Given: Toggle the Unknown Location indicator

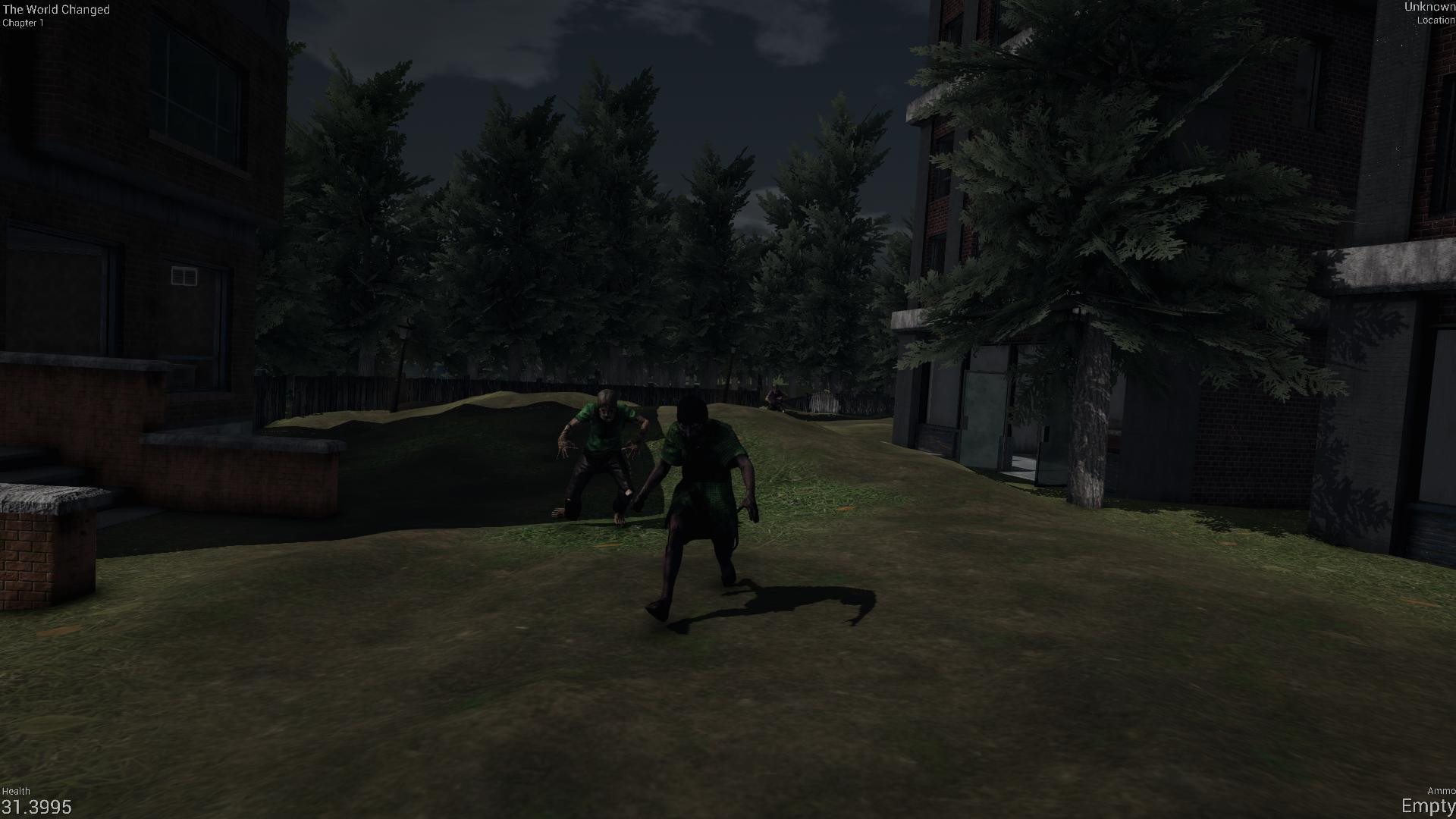Looking at the screenshot, I should [1429, 13].
